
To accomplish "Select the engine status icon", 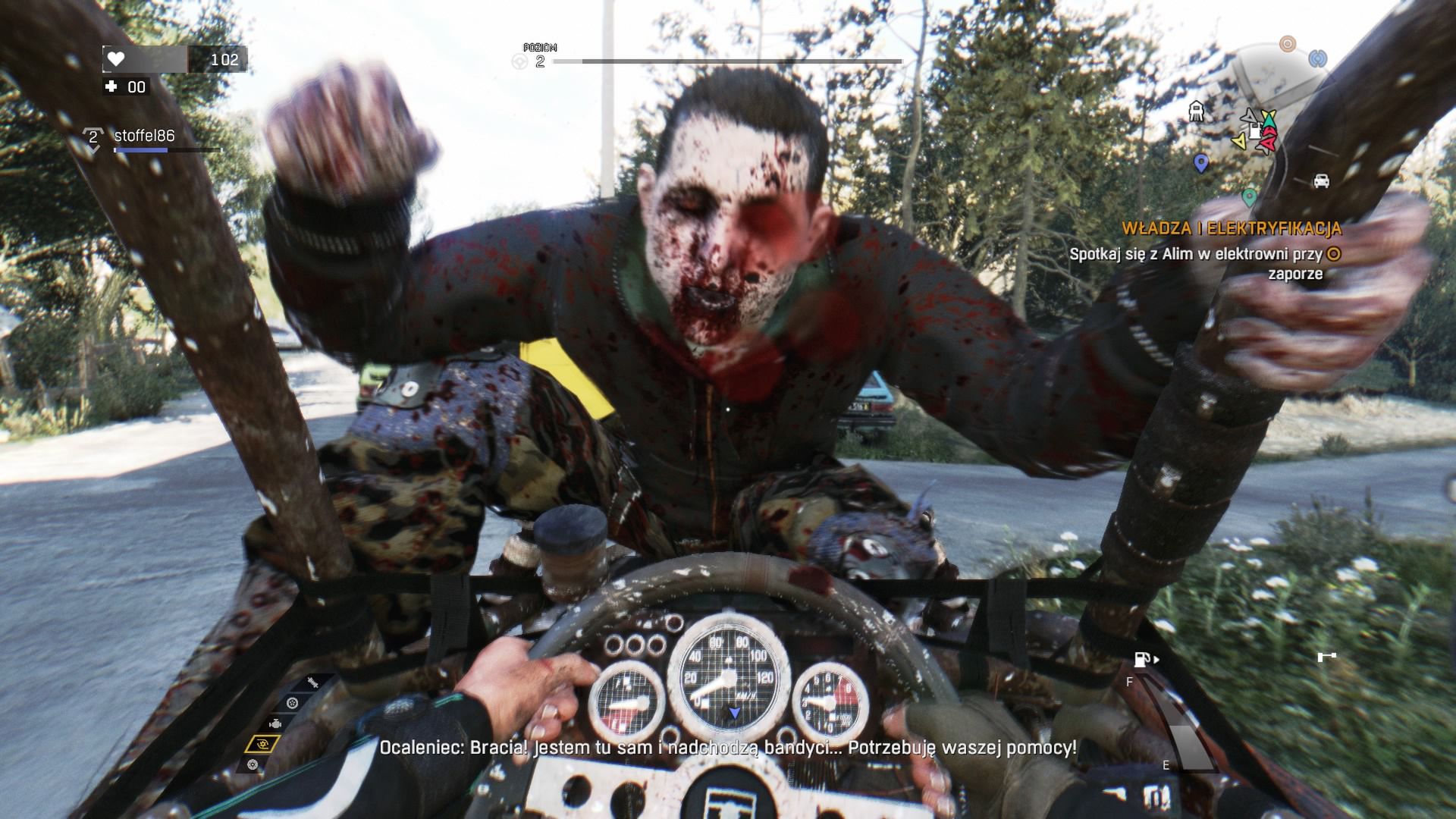I will tap(275, 723).
